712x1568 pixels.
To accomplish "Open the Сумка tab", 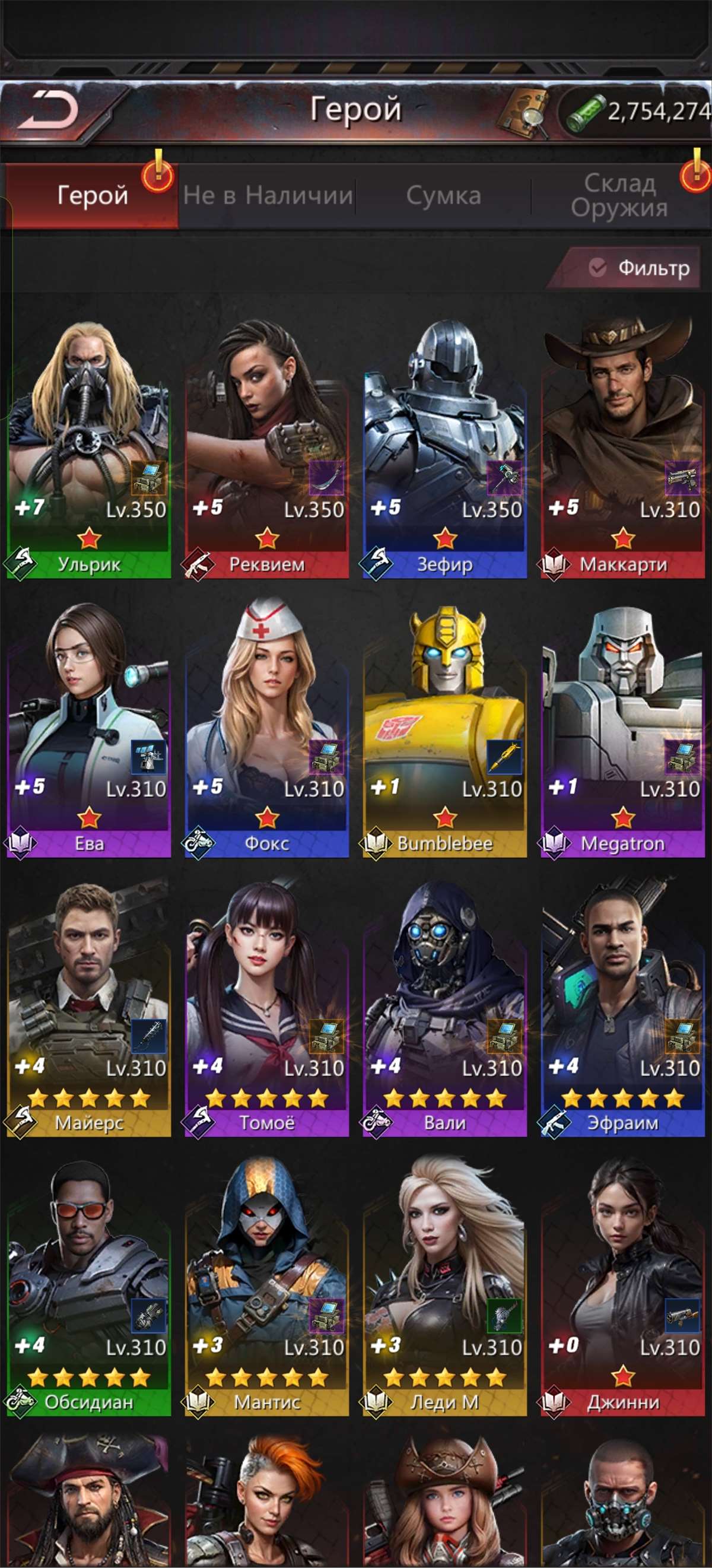I will [444, 195].
